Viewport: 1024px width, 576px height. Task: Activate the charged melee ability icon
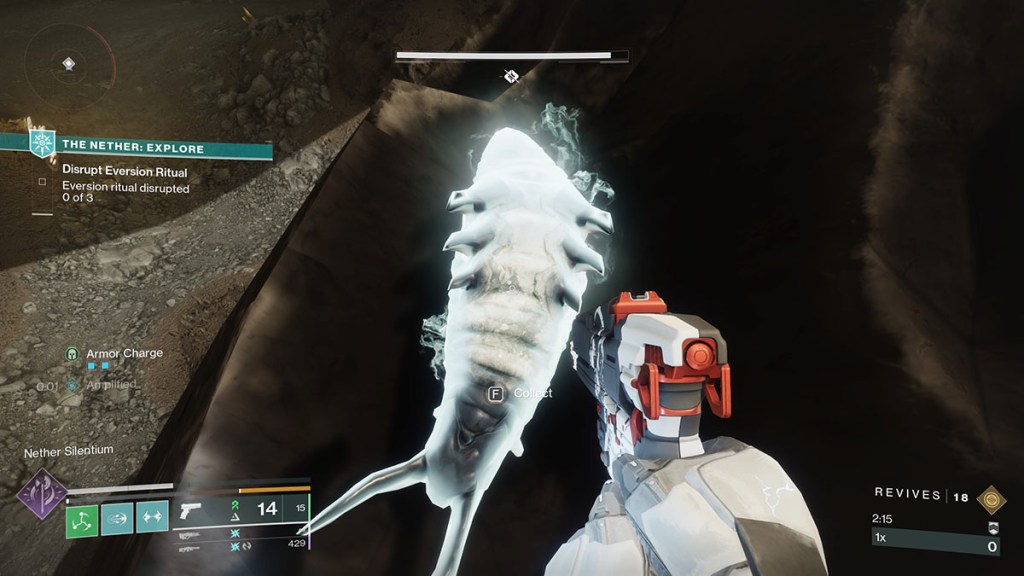coord(117,517)
